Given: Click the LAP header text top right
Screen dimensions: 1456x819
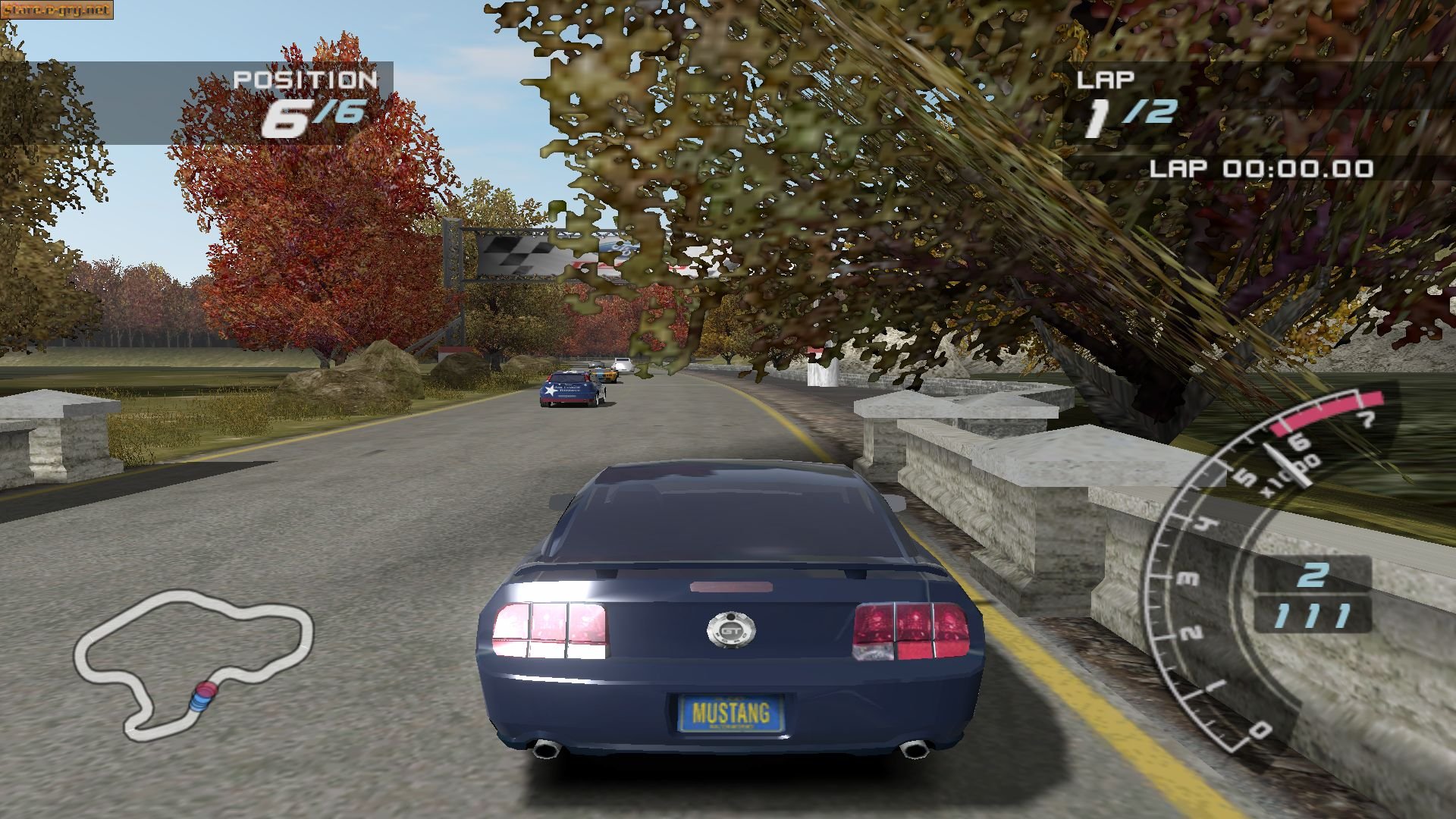Looking at the screenshot, I should [x=1106, y=78].
